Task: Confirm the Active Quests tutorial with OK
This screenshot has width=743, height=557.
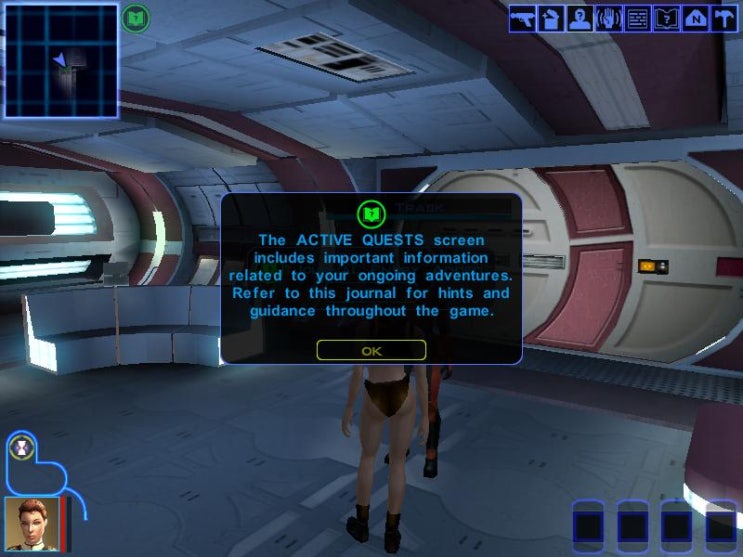Action: point(371,350)
